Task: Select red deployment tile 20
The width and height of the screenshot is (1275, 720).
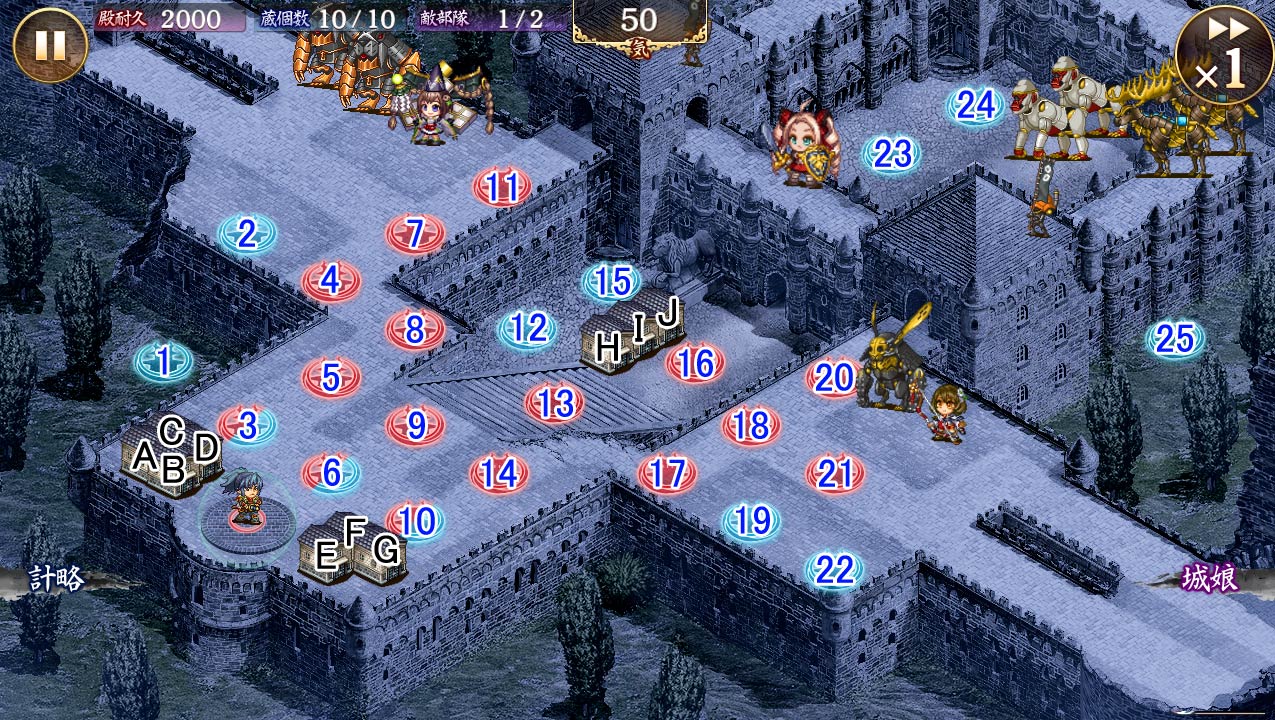Action: [x=835, y=378]
